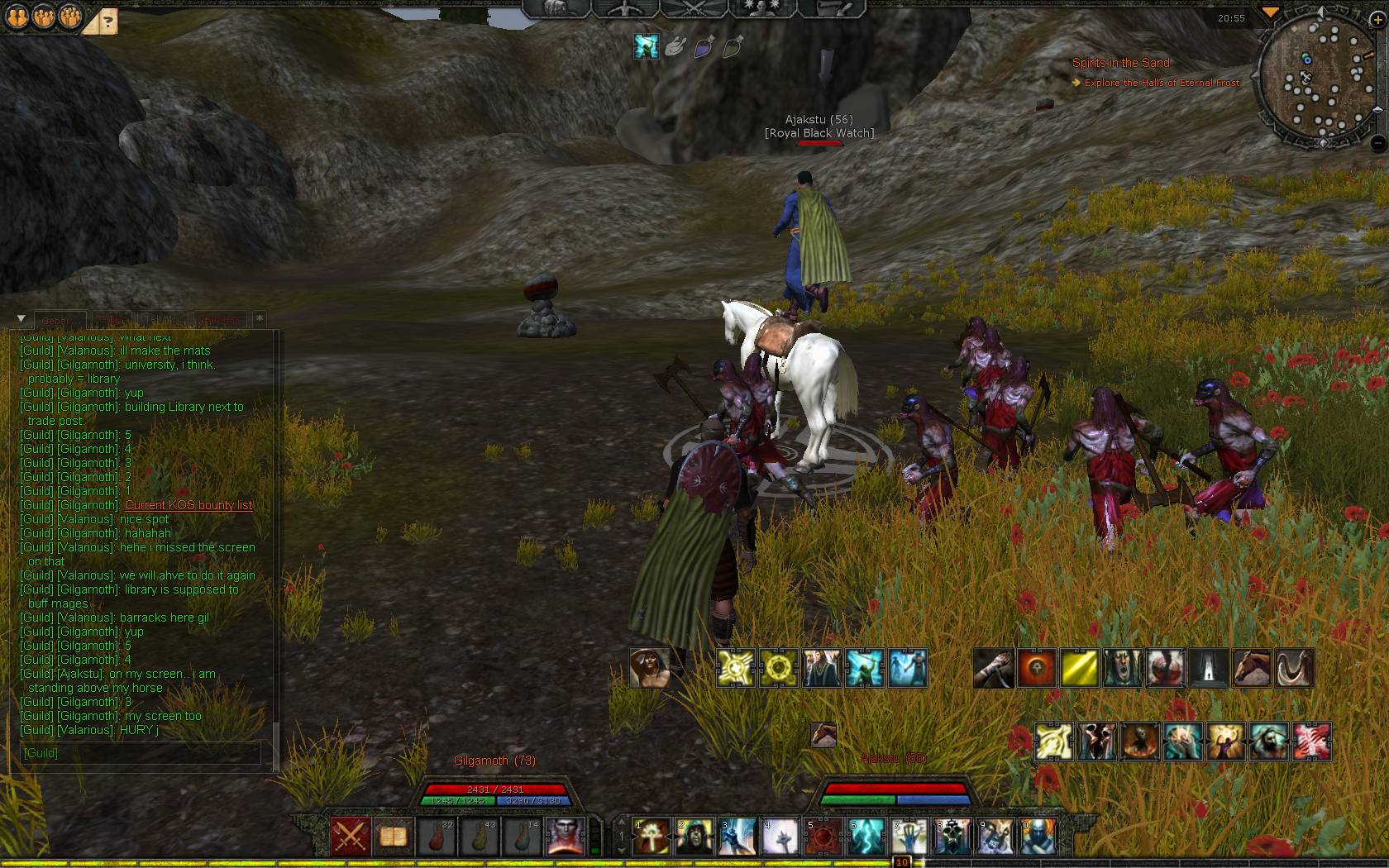Activate hotbar slot 6 lightning ability
Image resolution: width=1389 pixels, height=868 pixels.
coord(866,837)
